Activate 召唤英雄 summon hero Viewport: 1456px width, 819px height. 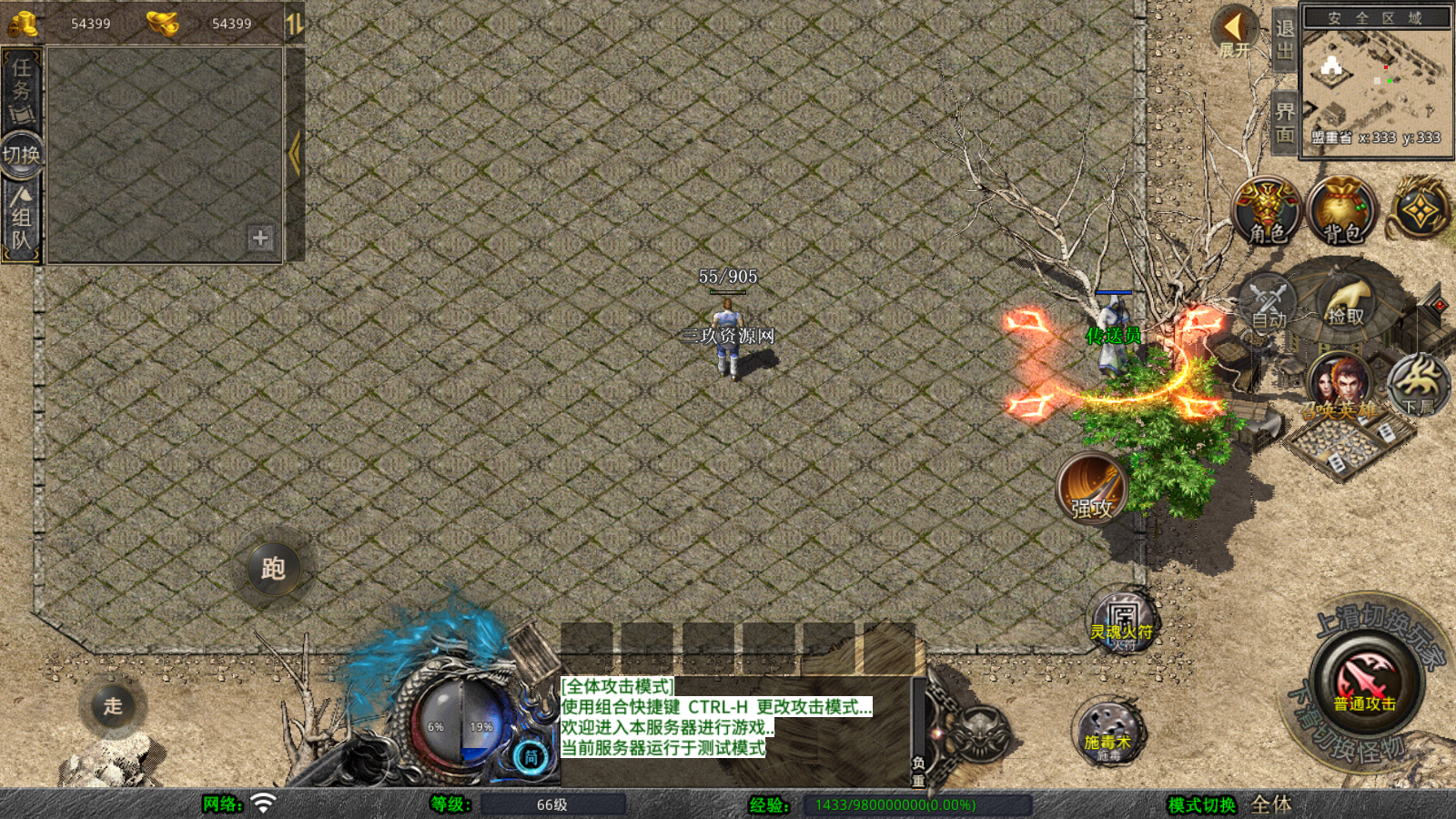[x=1339, y=389]
